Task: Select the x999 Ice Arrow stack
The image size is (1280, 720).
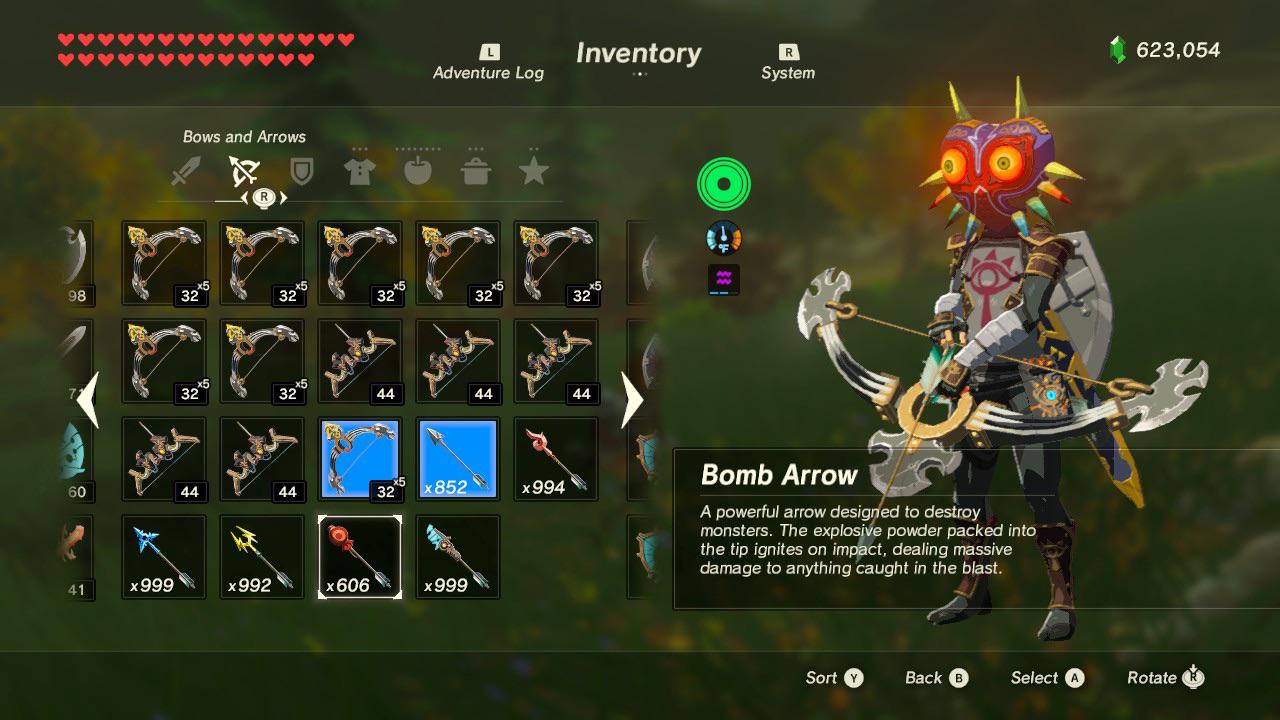Action: tap(163, 558)
